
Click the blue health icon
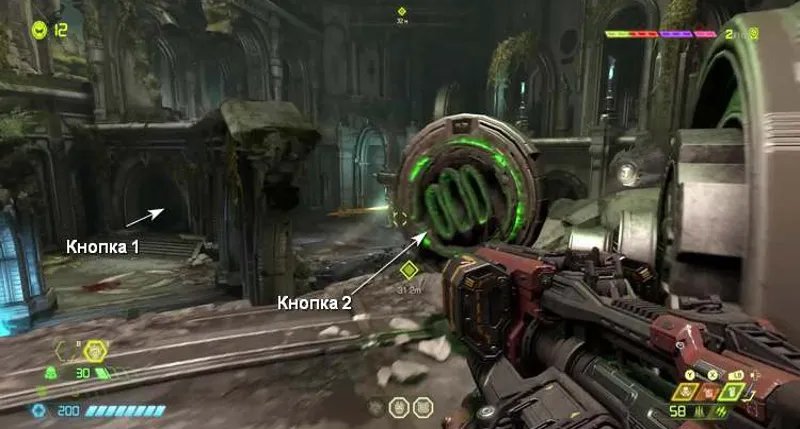(x=40, y=410)
